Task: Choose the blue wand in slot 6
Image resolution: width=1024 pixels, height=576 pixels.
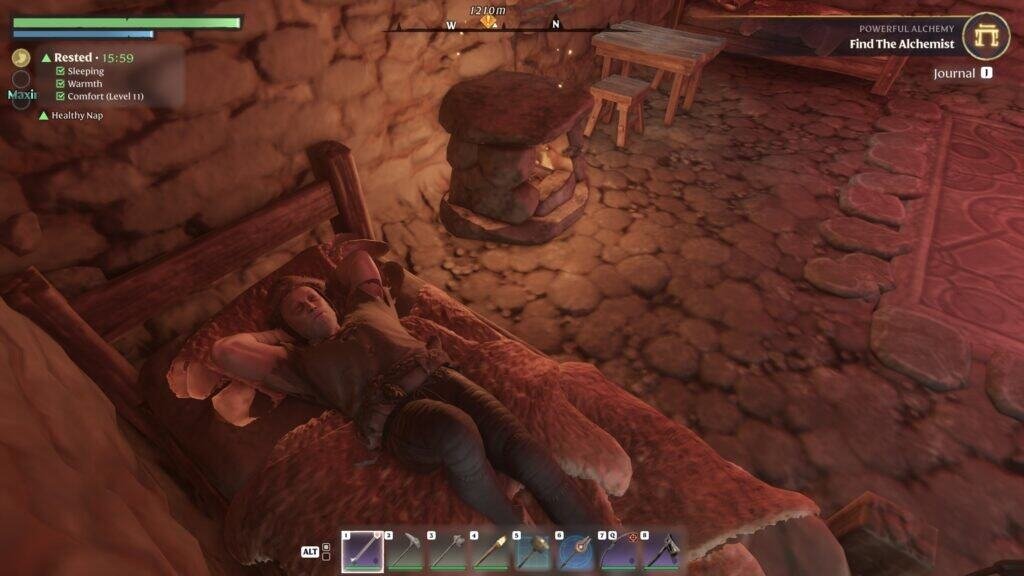Action: [x=576, y=550]
